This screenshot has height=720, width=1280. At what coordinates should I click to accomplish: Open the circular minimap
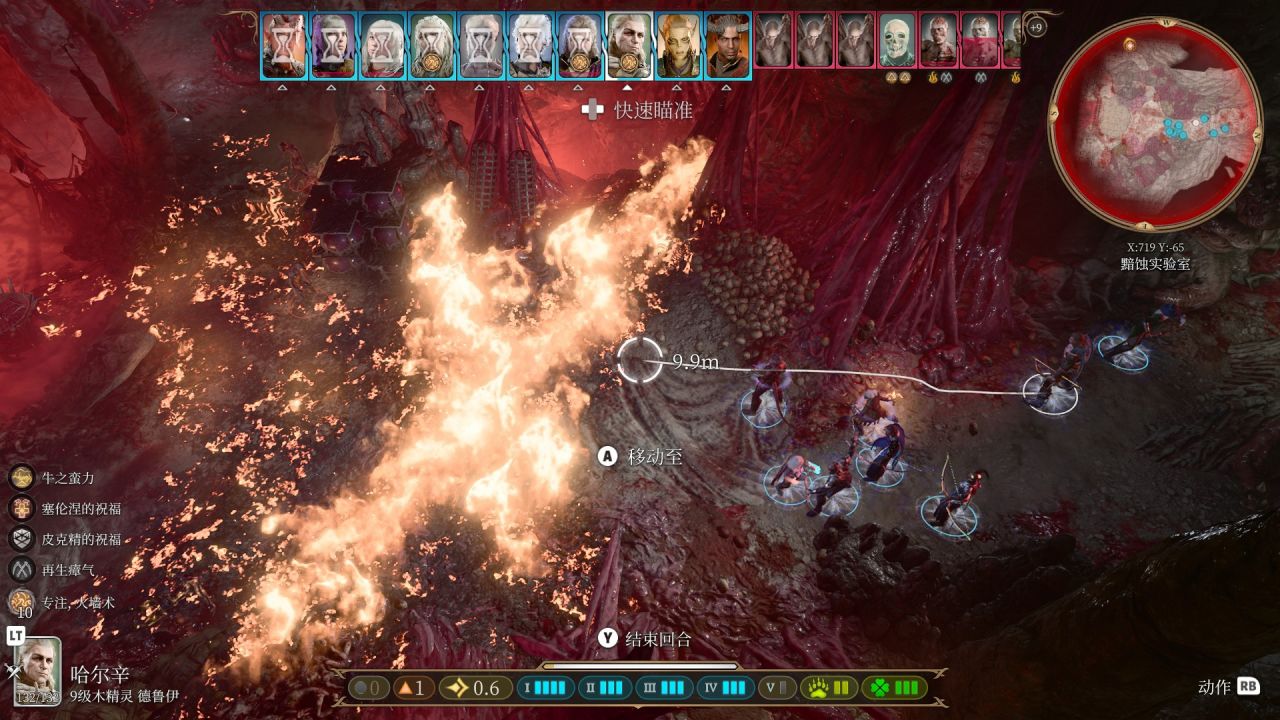click(1154, 122)
